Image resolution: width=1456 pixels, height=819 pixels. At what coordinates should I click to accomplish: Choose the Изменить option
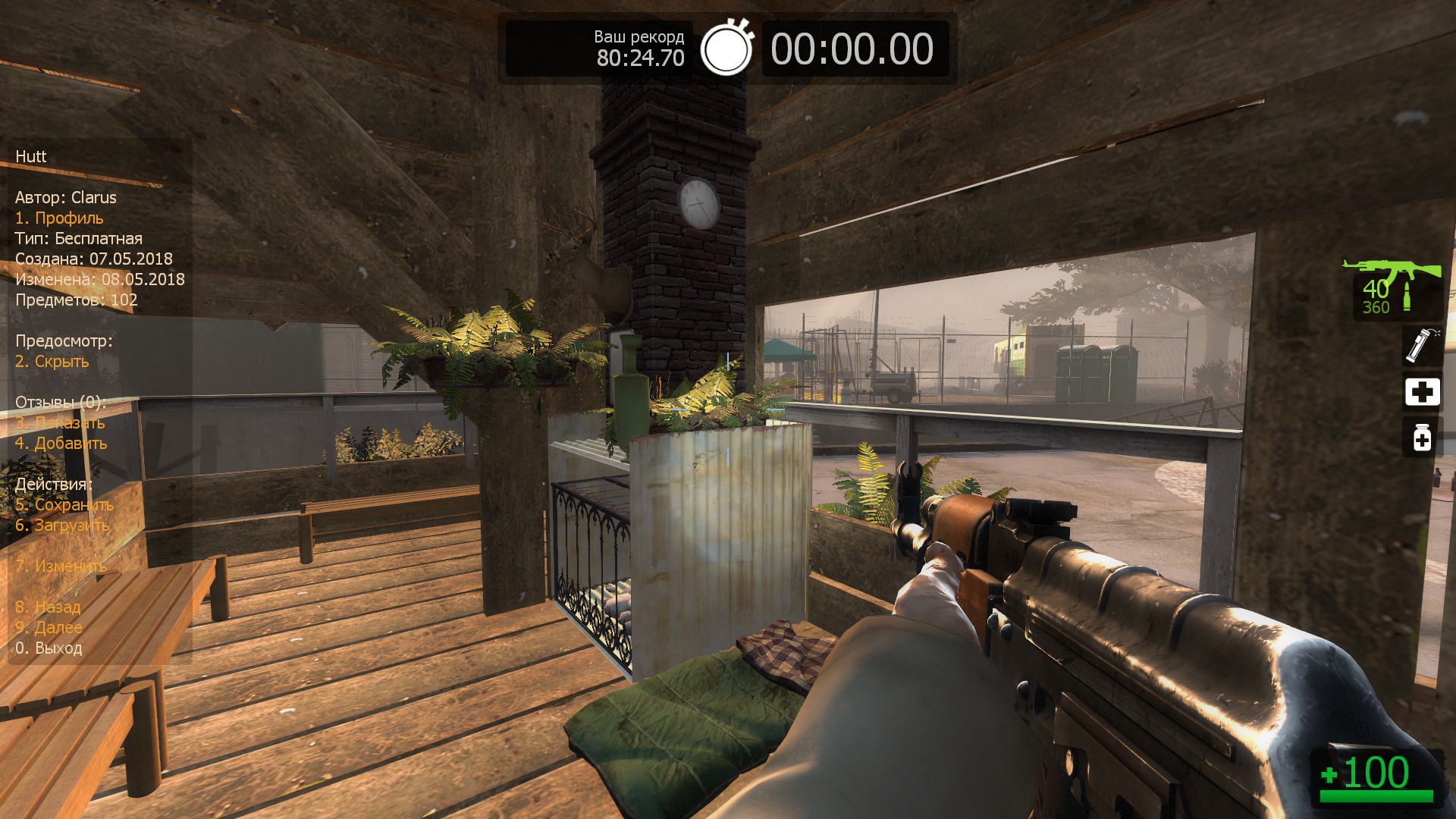tap(61, 566)
